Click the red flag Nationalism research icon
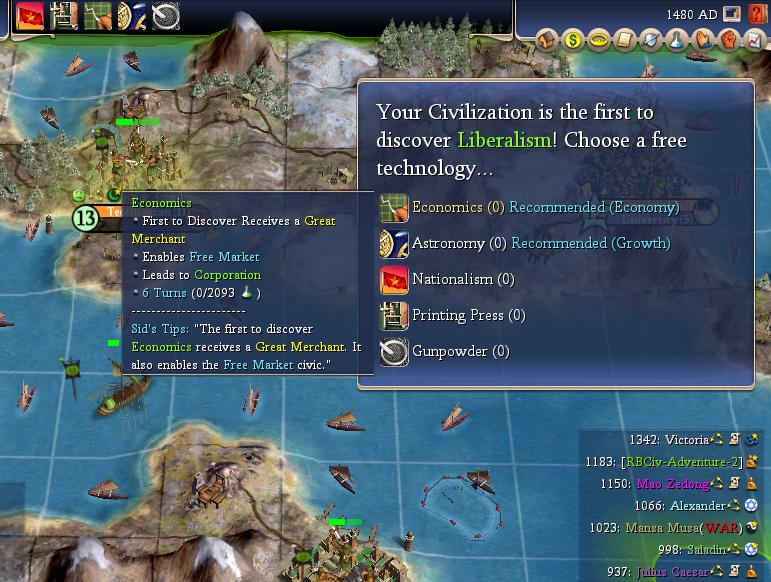771x582 pixels. click(x=30, y=15)
